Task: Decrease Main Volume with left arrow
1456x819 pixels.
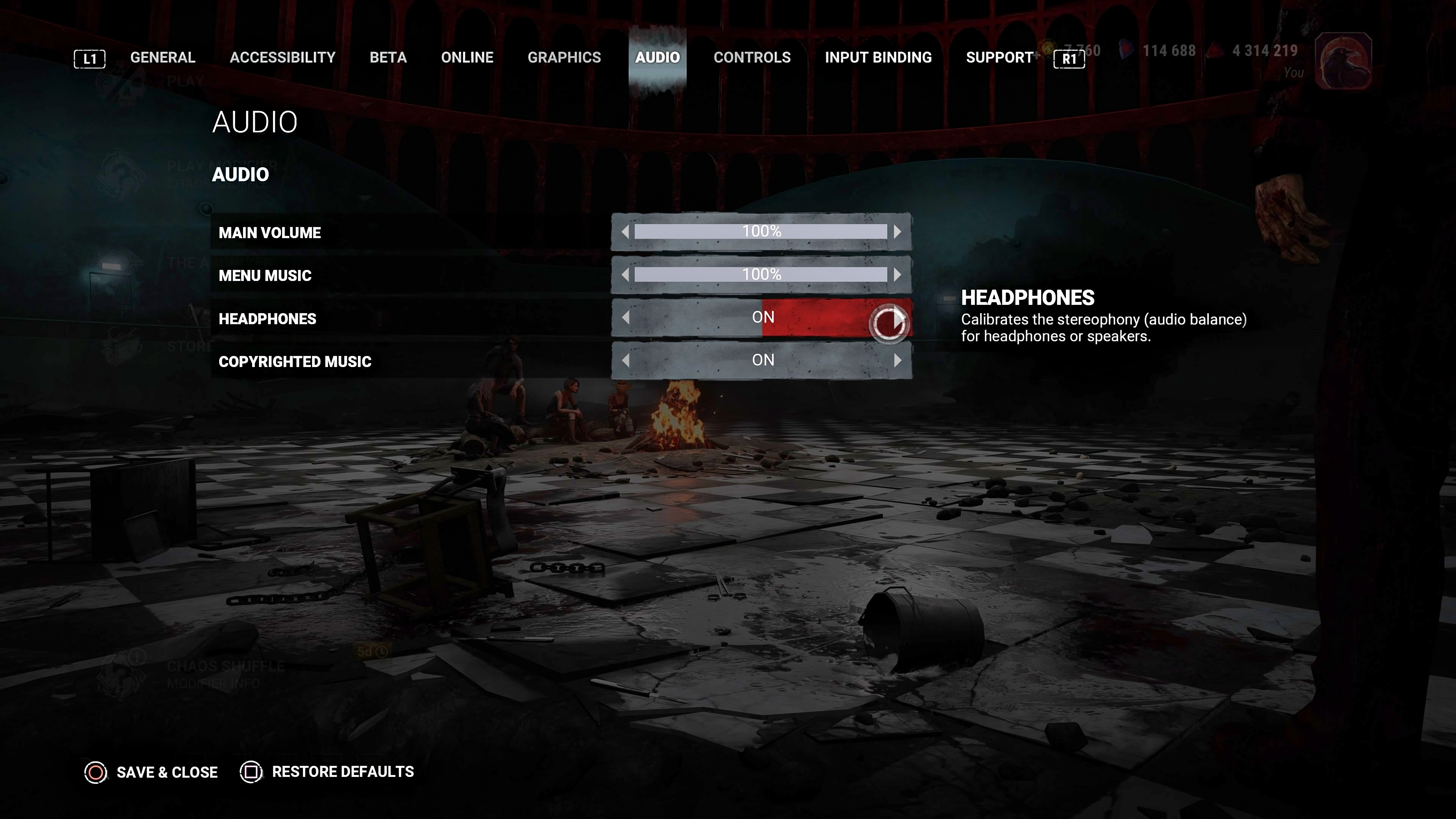Action: point(625,232)
